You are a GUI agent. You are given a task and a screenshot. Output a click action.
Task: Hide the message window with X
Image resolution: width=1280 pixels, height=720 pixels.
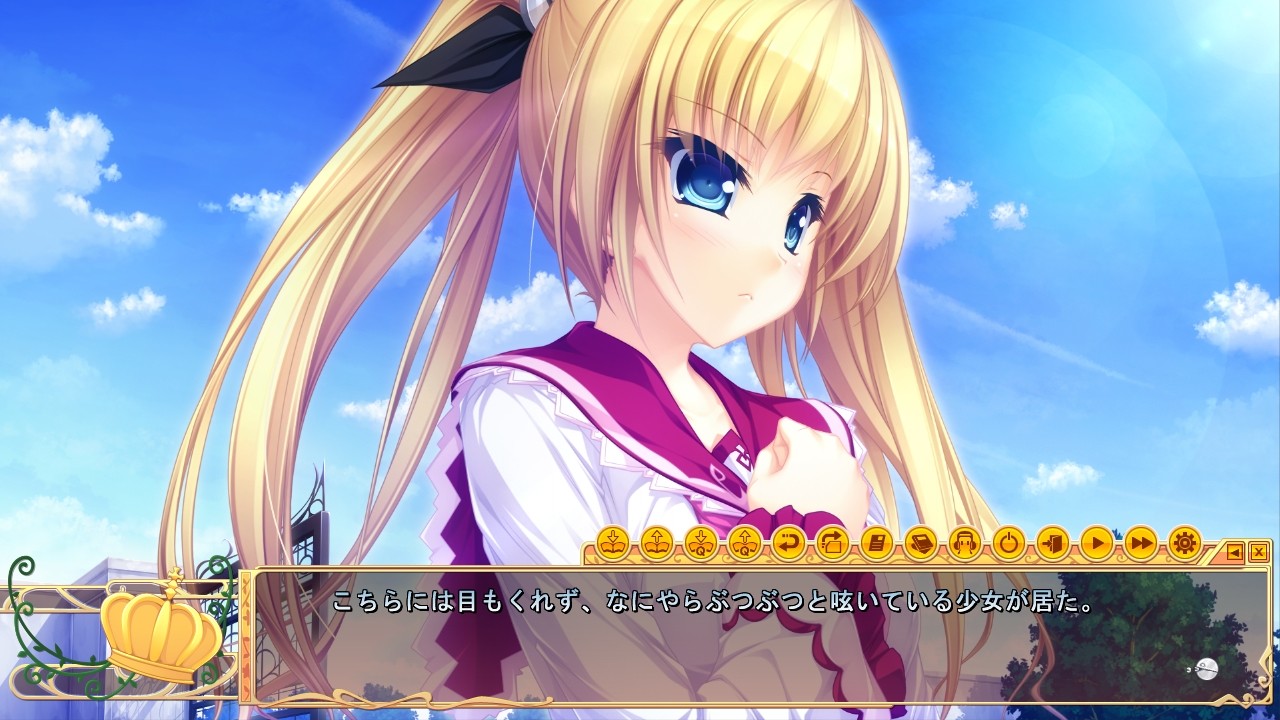(1258, 551)
